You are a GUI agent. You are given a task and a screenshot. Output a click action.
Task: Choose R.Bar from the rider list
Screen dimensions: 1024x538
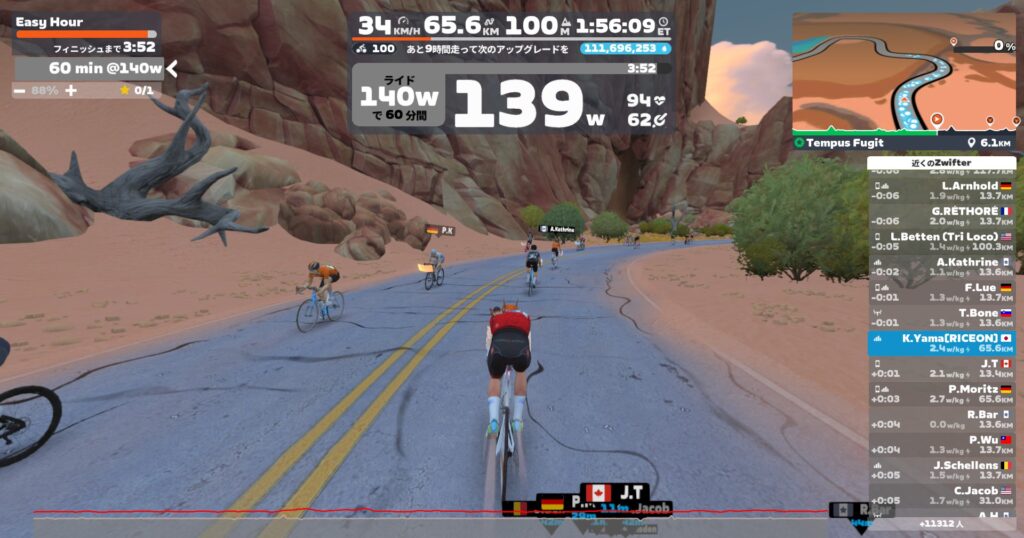942,419
